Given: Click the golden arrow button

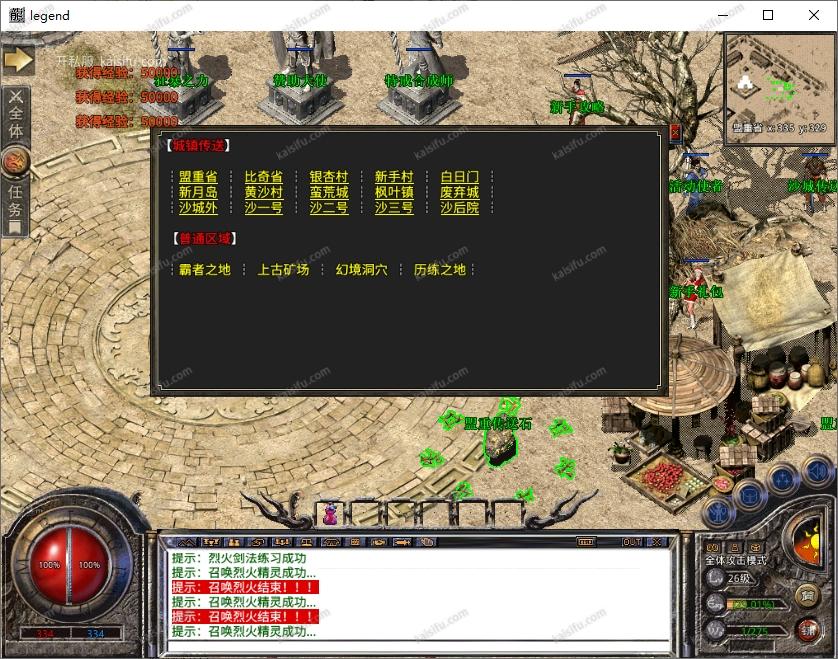Looking at the screenshot, I should (18, 60).
